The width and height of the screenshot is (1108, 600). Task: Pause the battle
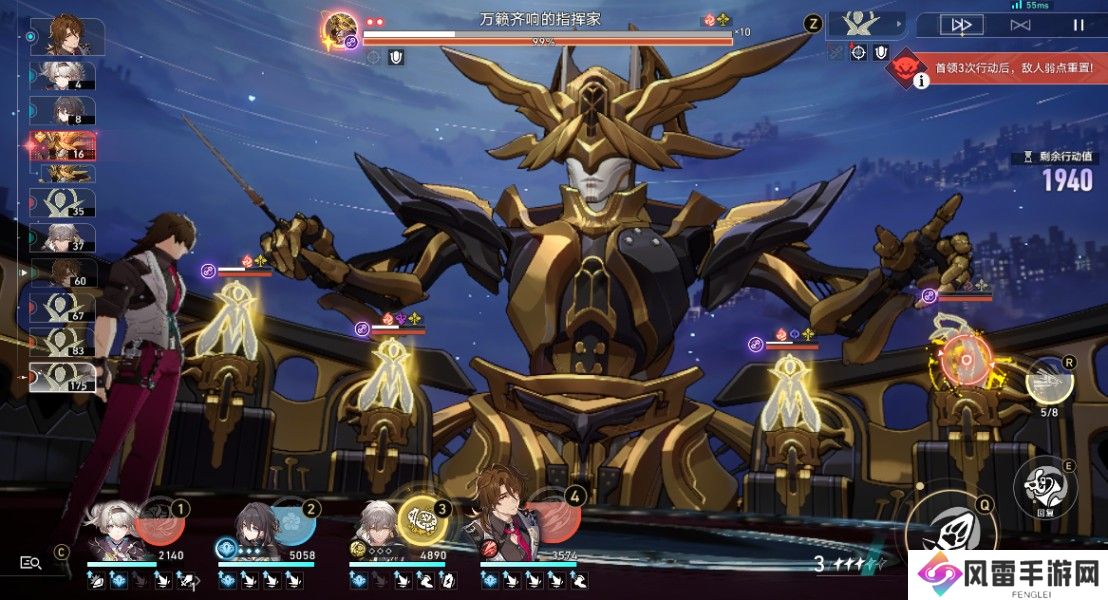click(1078, 24)
